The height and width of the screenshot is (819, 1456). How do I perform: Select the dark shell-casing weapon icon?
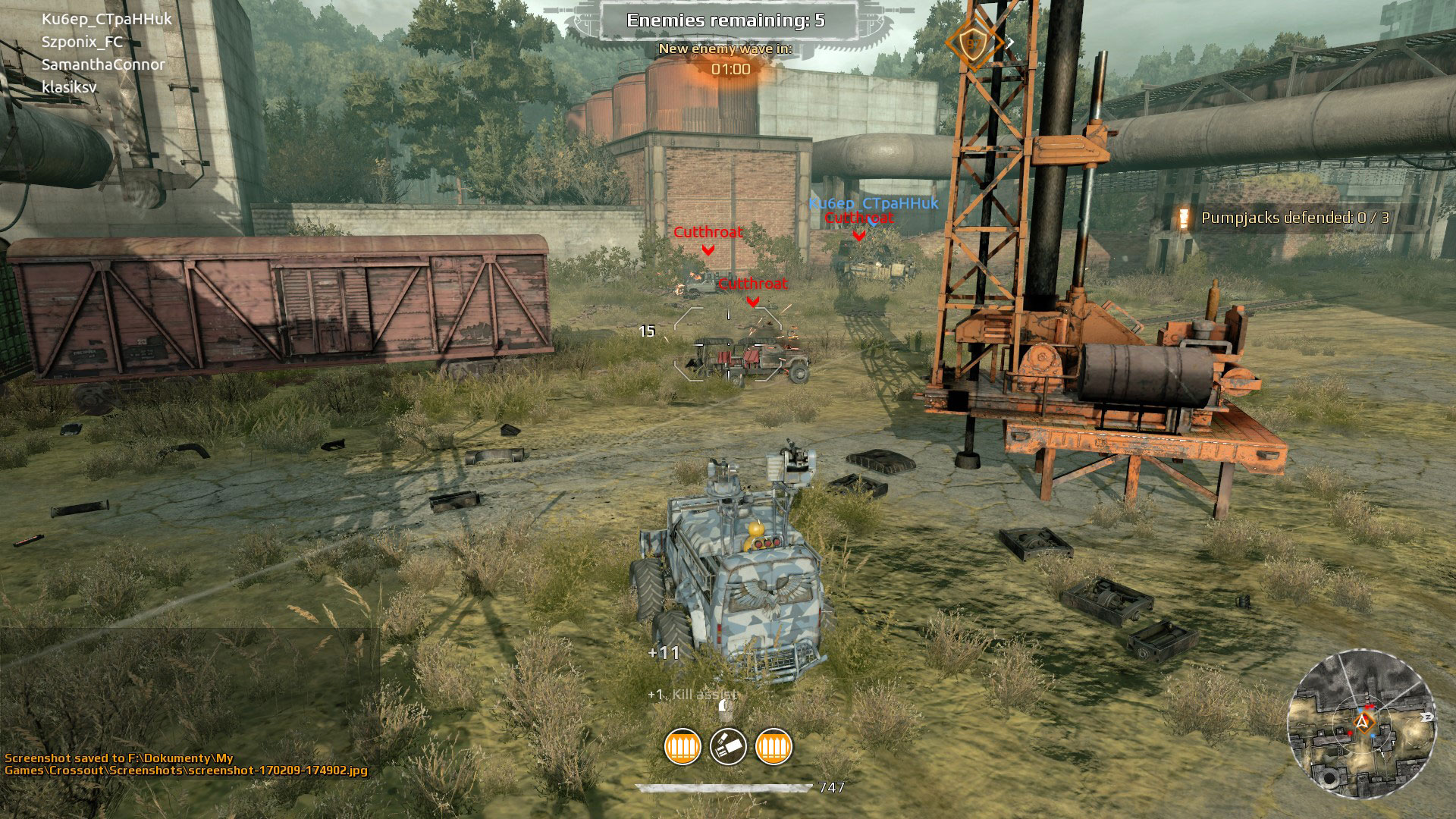(728, 747)
